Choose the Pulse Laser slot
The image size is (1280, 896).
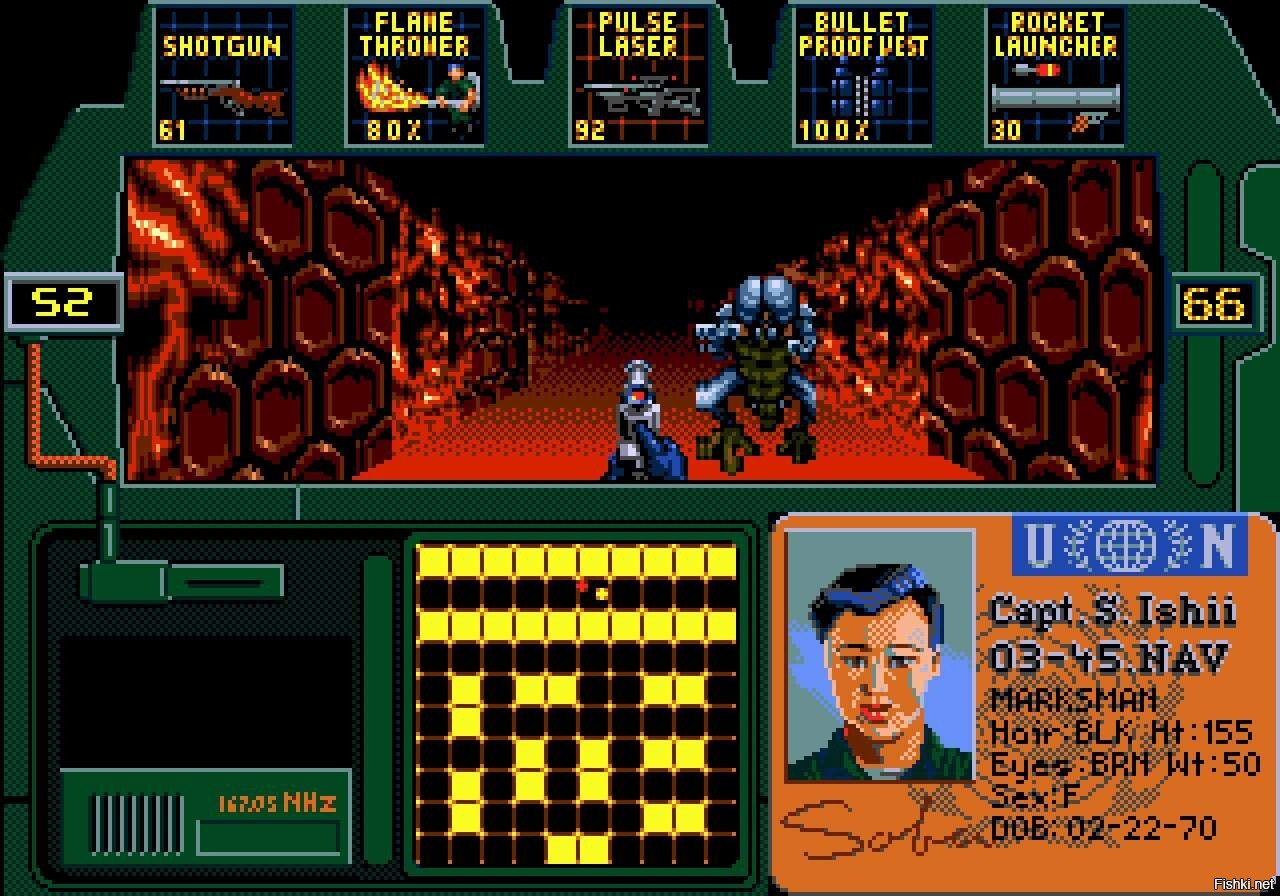[638, 77]
